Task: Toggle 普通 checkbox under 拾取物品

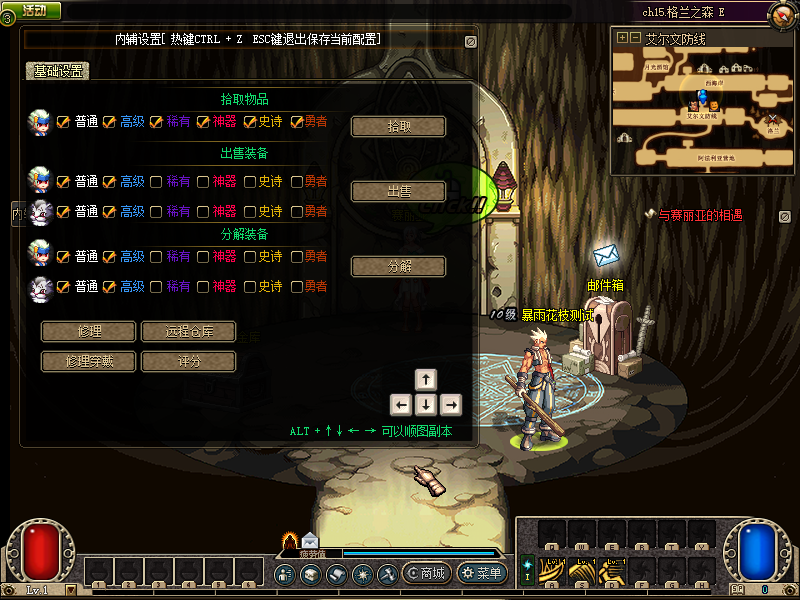Action: (x=63, y=122)
